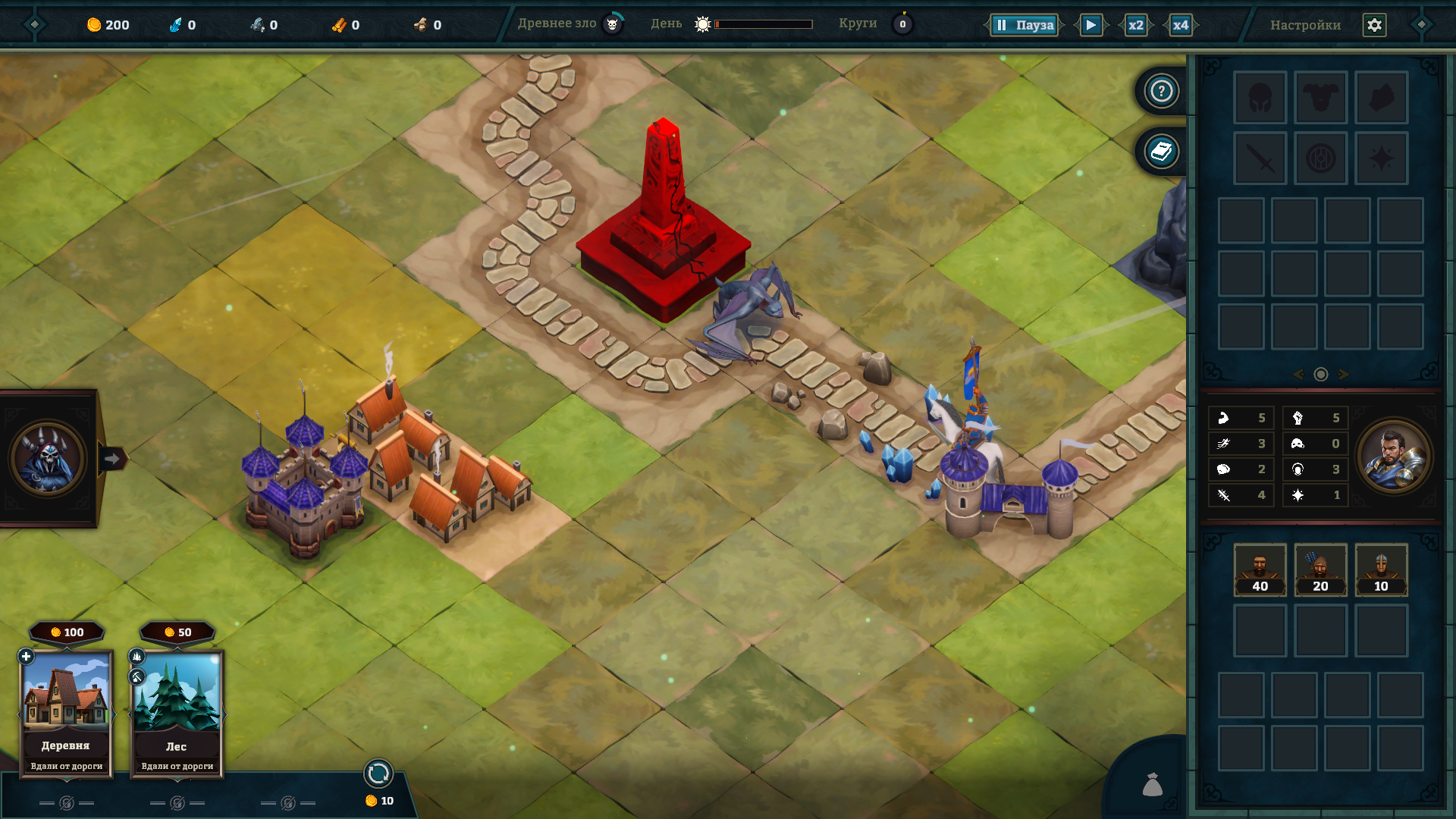Click the helmet equipment slot
The height and width of the screenshot is (819, 1456).
tap(1260, 98)
